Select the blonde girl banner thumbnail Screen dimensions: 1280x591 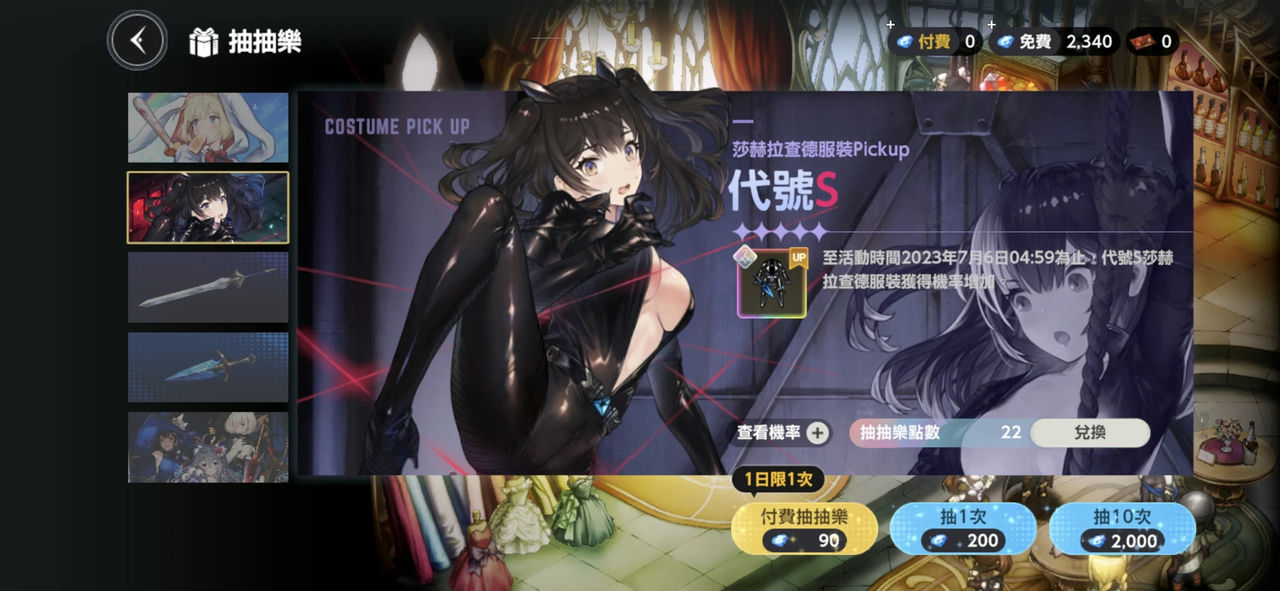[x=208, y=128]
